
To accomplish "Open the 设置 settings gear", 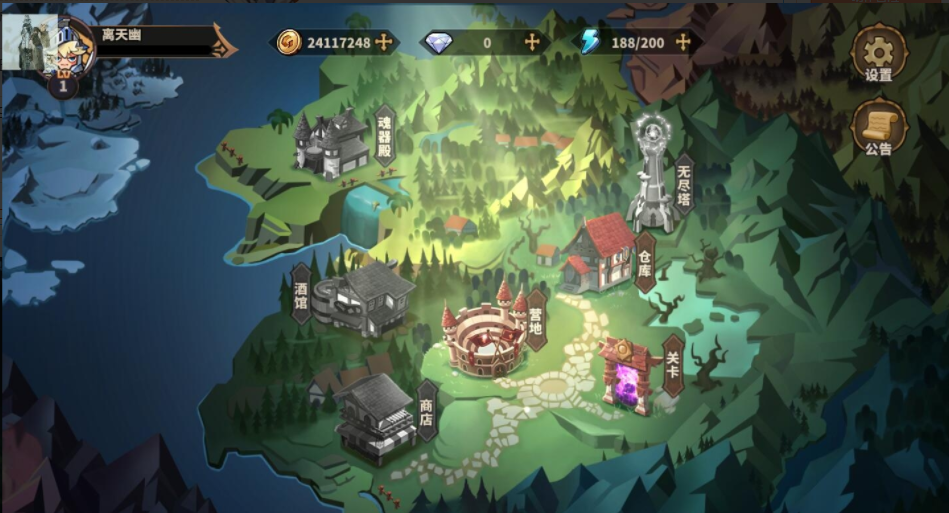I will (878, 54).
